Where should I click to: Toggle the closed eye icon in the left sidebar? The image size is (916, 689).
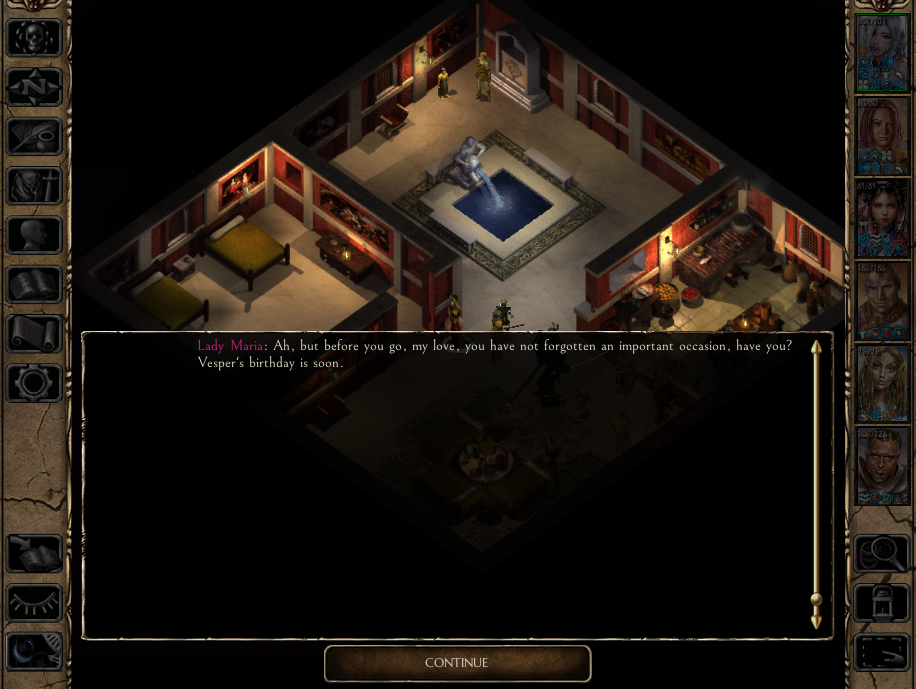tap(35, 602)
